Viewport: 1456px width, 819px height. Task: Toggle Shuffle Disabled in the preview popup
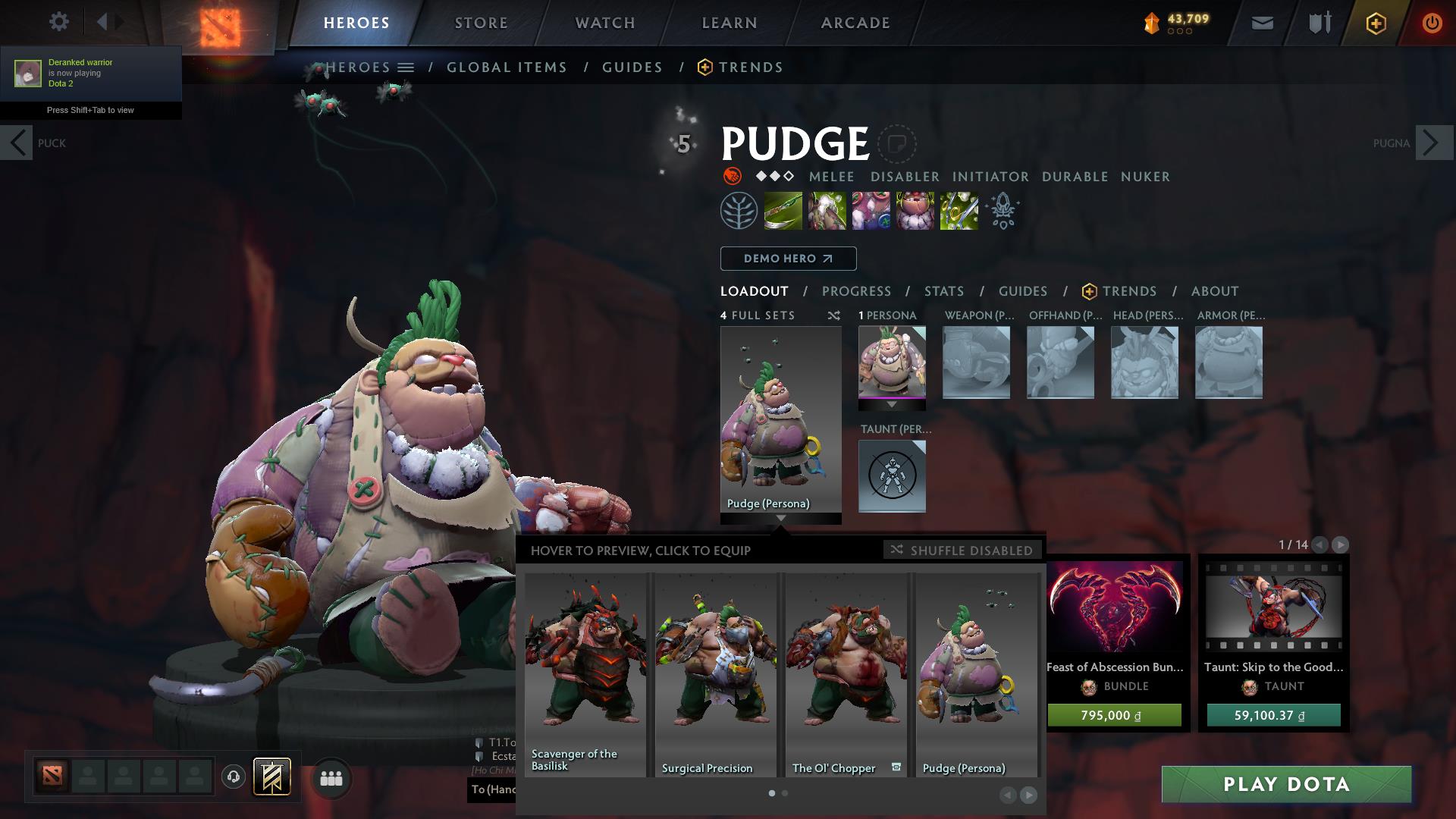962,550
